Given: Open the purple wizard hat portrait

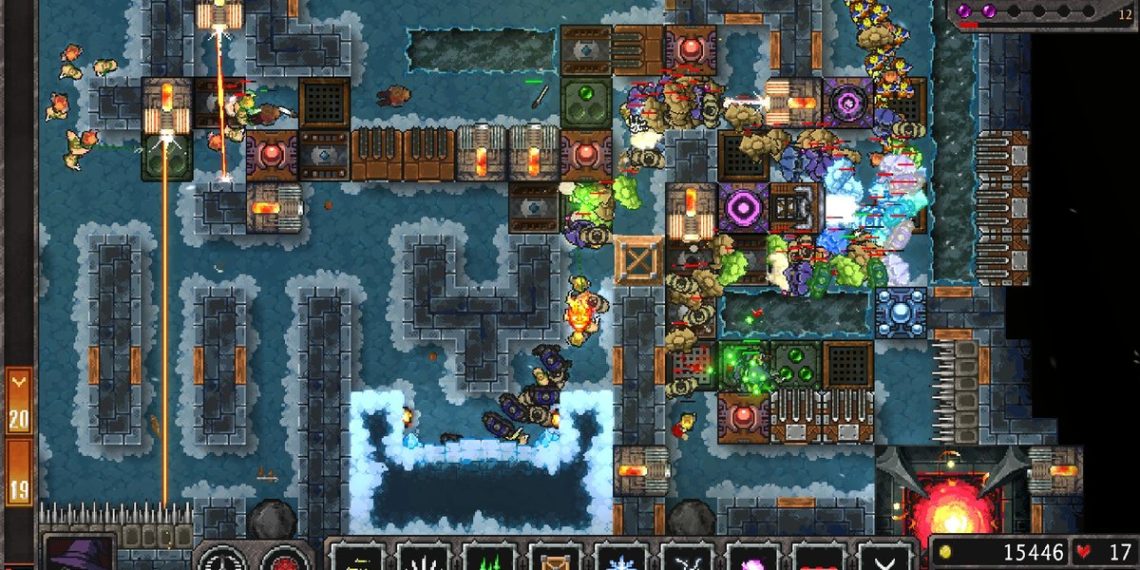Looking at the screenshot, I should (78, 553).
